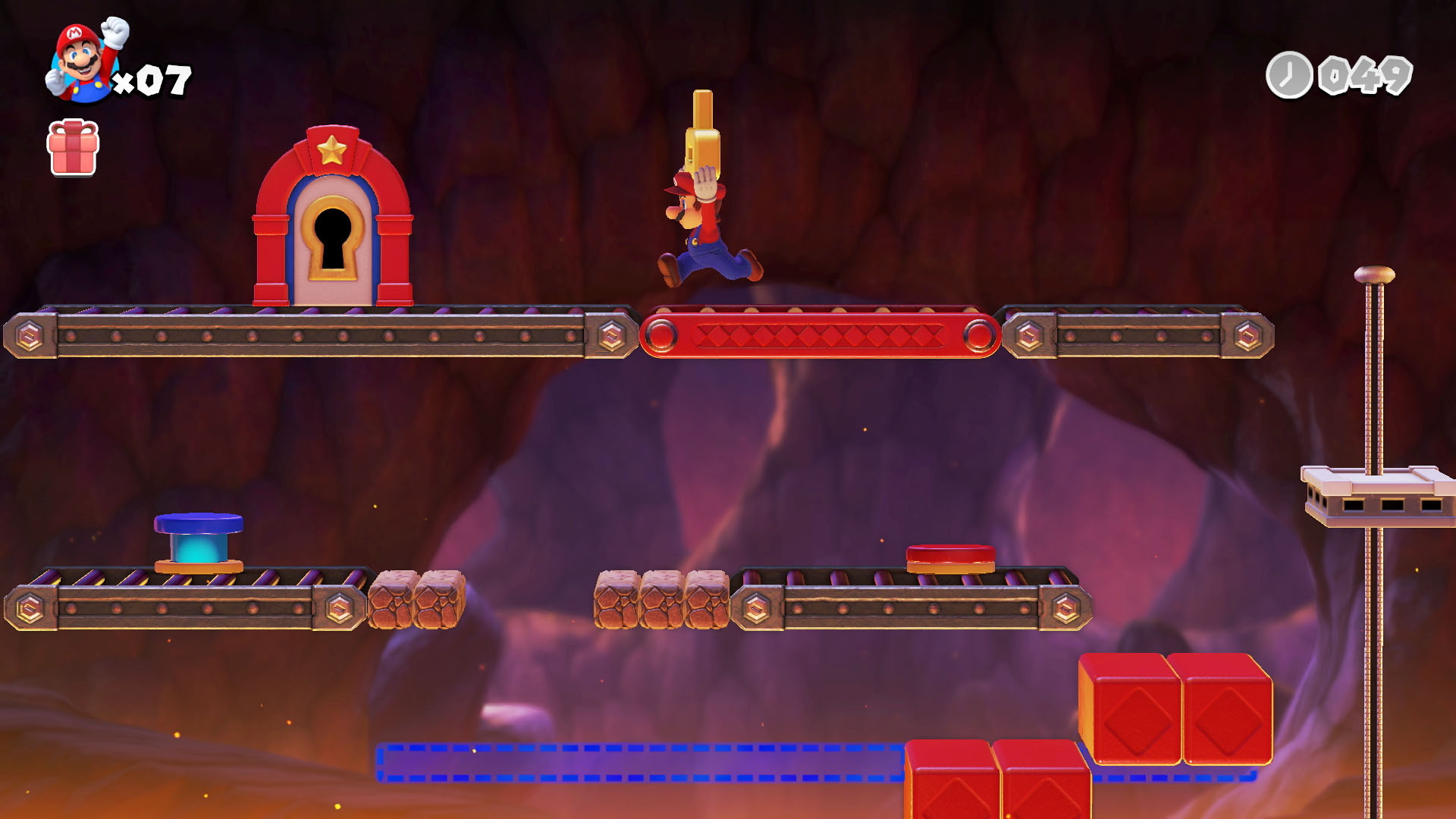Click the red present collectible icon
Viewport: 1456px width, 819px height.
pos(73,148)
